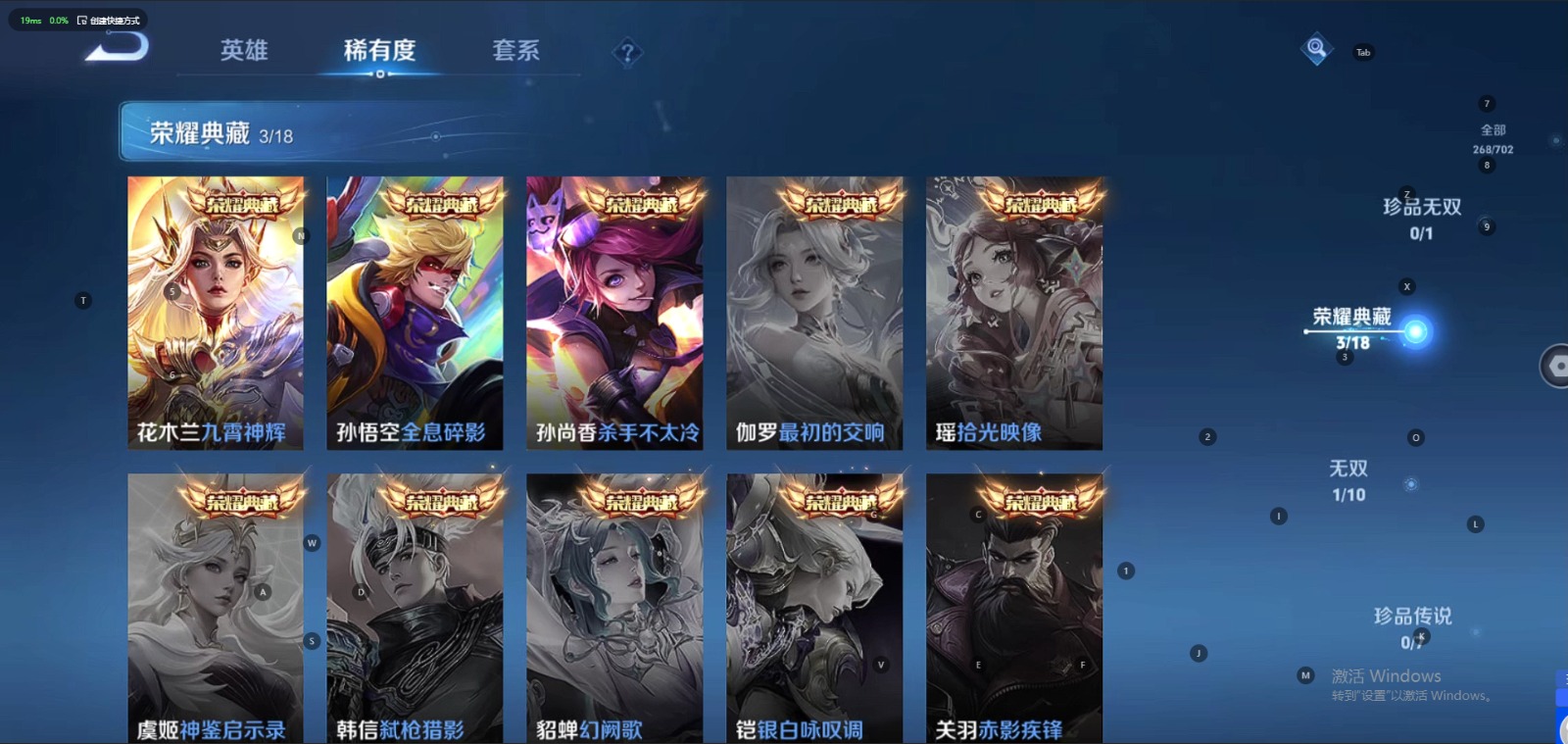This screenshot has height=744, width=1568.
Task: Show the 全部 268/702 category
Action: click(x=1493, y=138)
